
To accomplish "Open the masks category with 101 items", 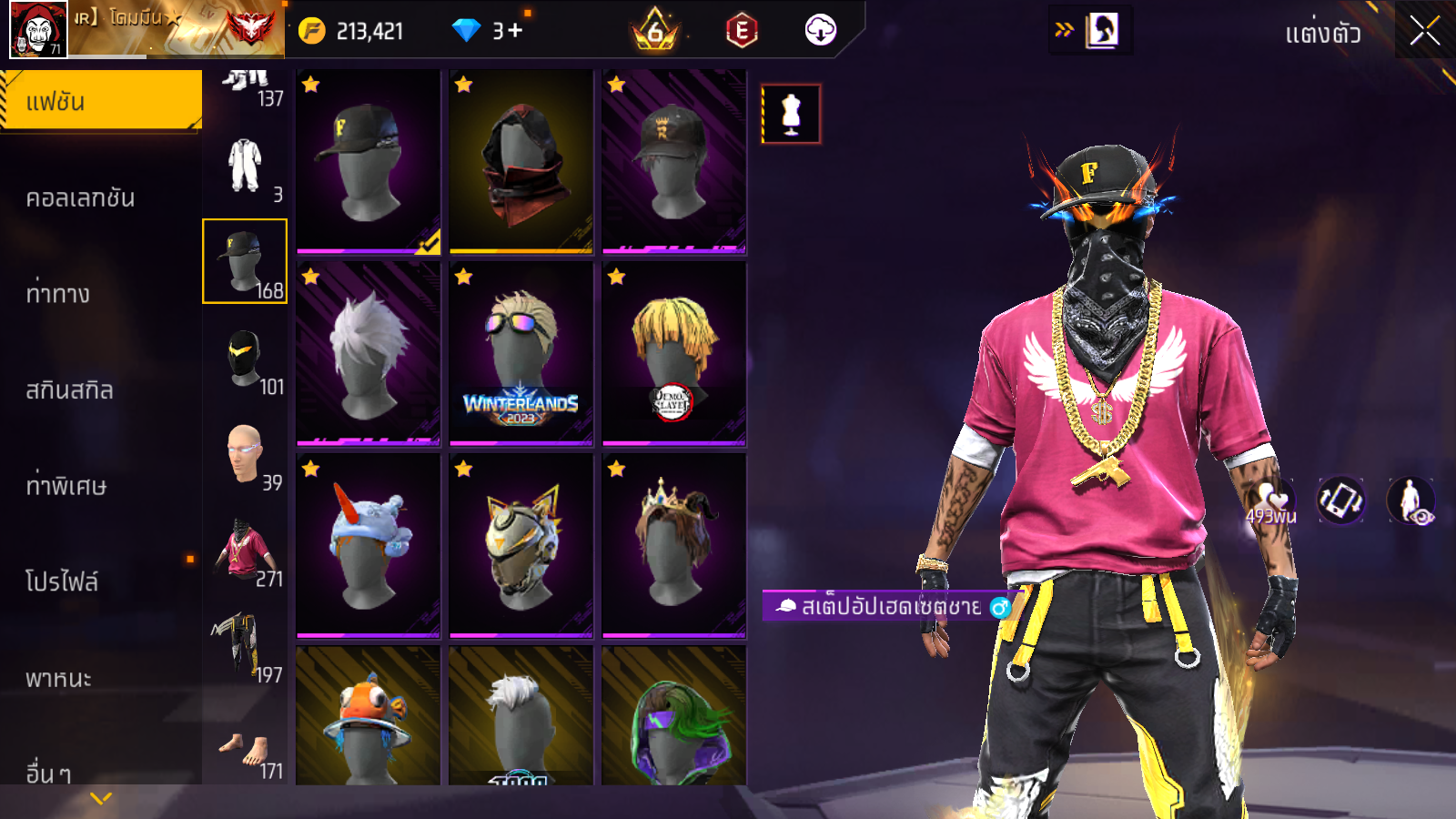I will [x=246, y=359].
